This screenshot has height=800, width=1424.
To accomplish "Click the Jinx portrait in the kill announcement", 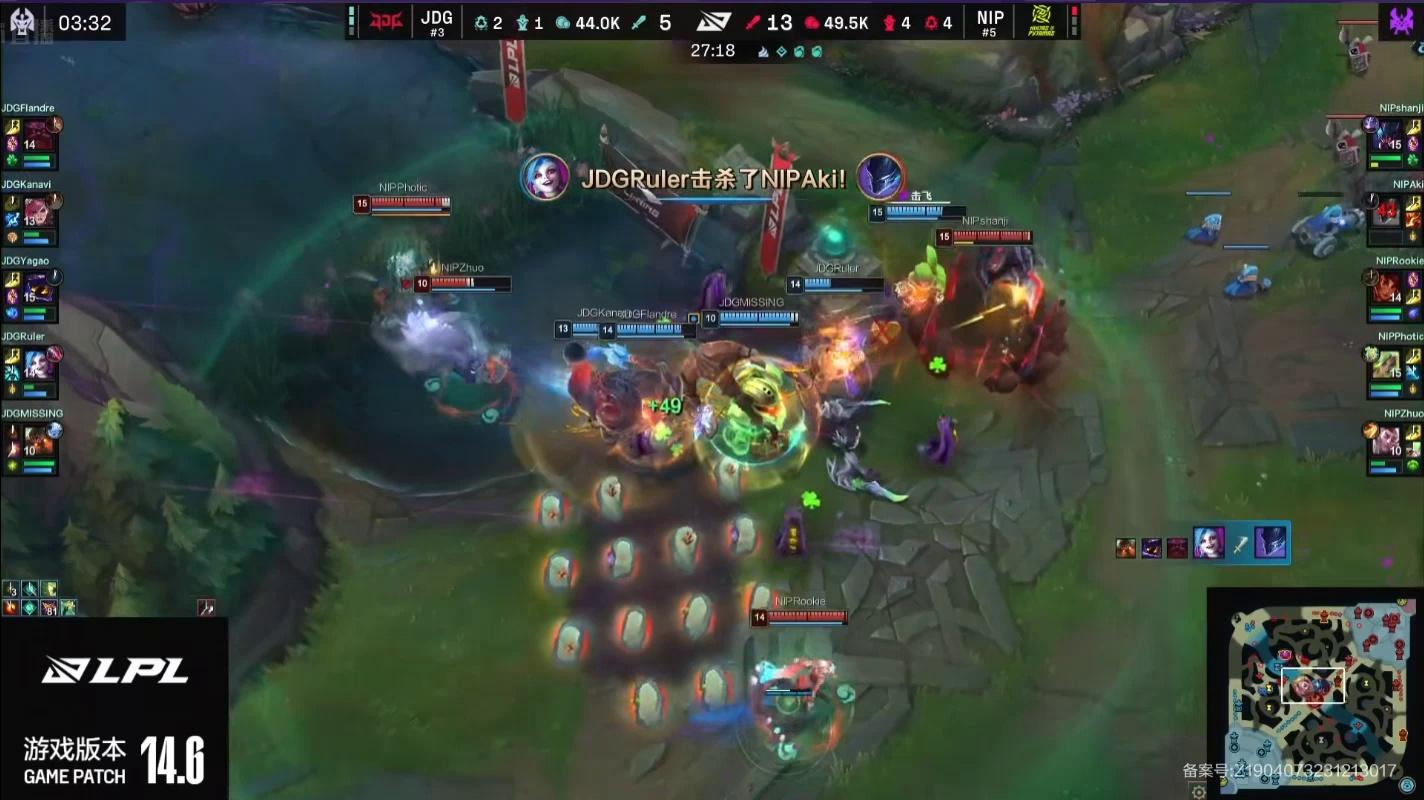I will pos(546,177).
